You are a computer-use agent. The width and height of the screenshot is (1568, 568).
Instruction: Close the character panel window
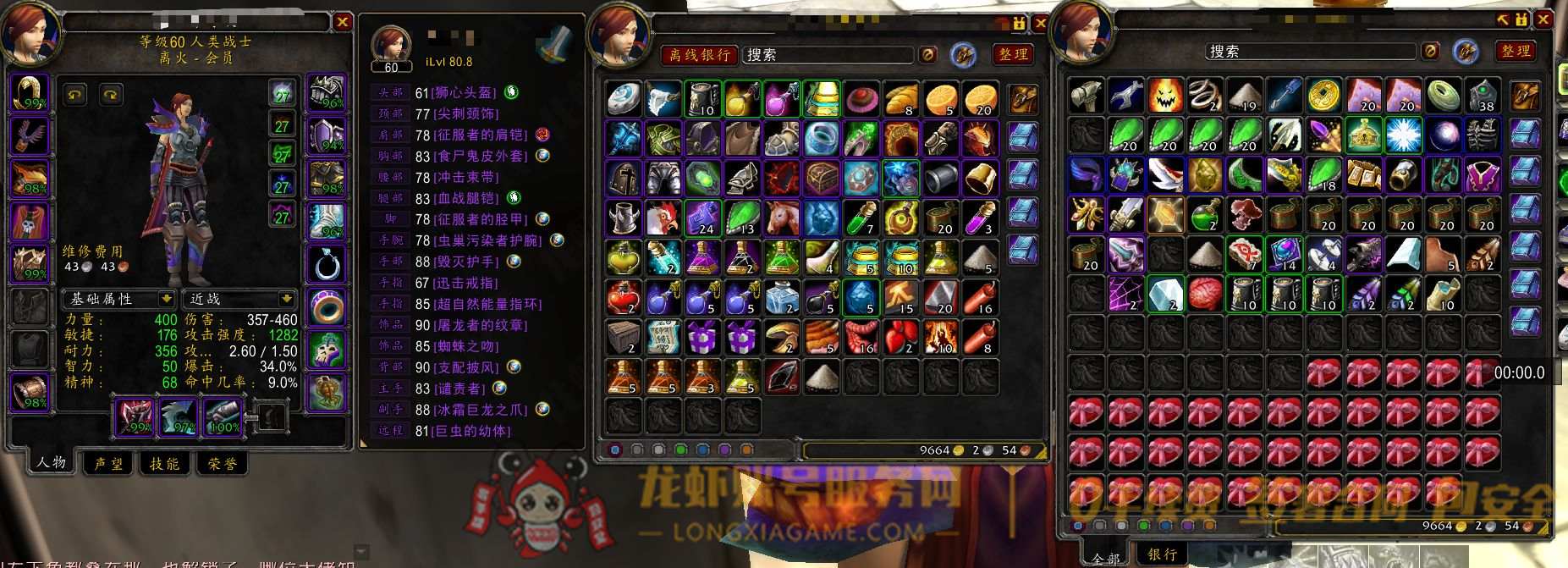pyautogui.click(x=342, y=22)
